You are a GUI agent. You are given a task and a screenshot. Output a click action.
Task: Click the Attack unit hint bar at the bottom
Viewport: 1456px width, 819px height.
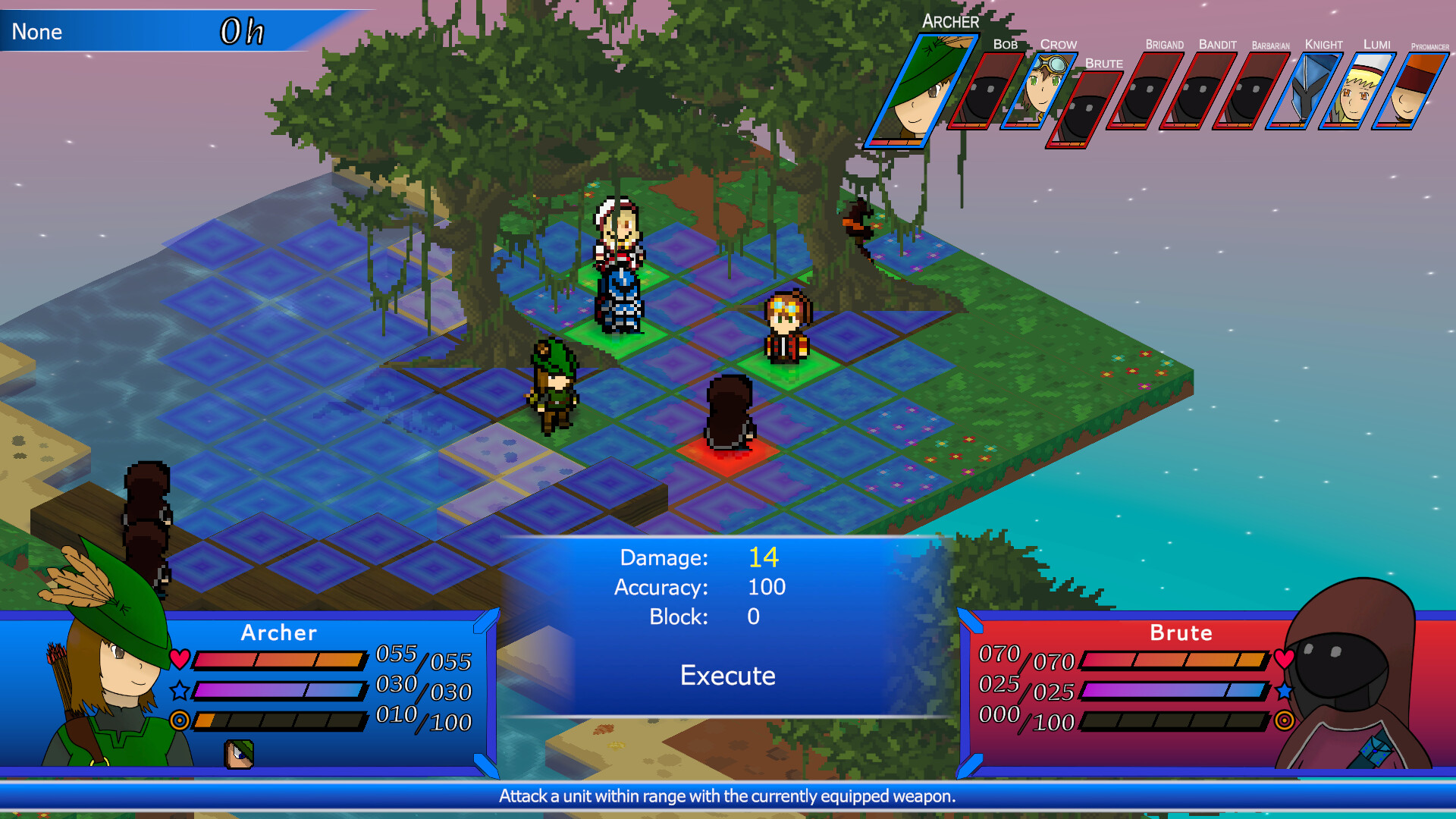tap(726, 797)
